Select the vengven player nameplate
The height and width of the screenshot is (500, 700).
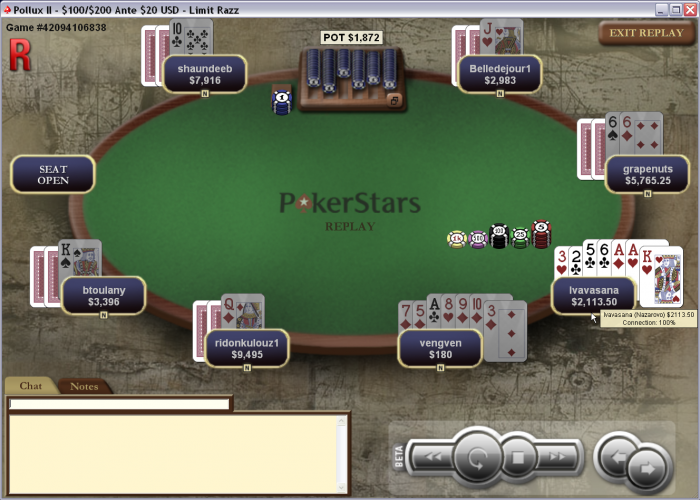tap(440, 347)
